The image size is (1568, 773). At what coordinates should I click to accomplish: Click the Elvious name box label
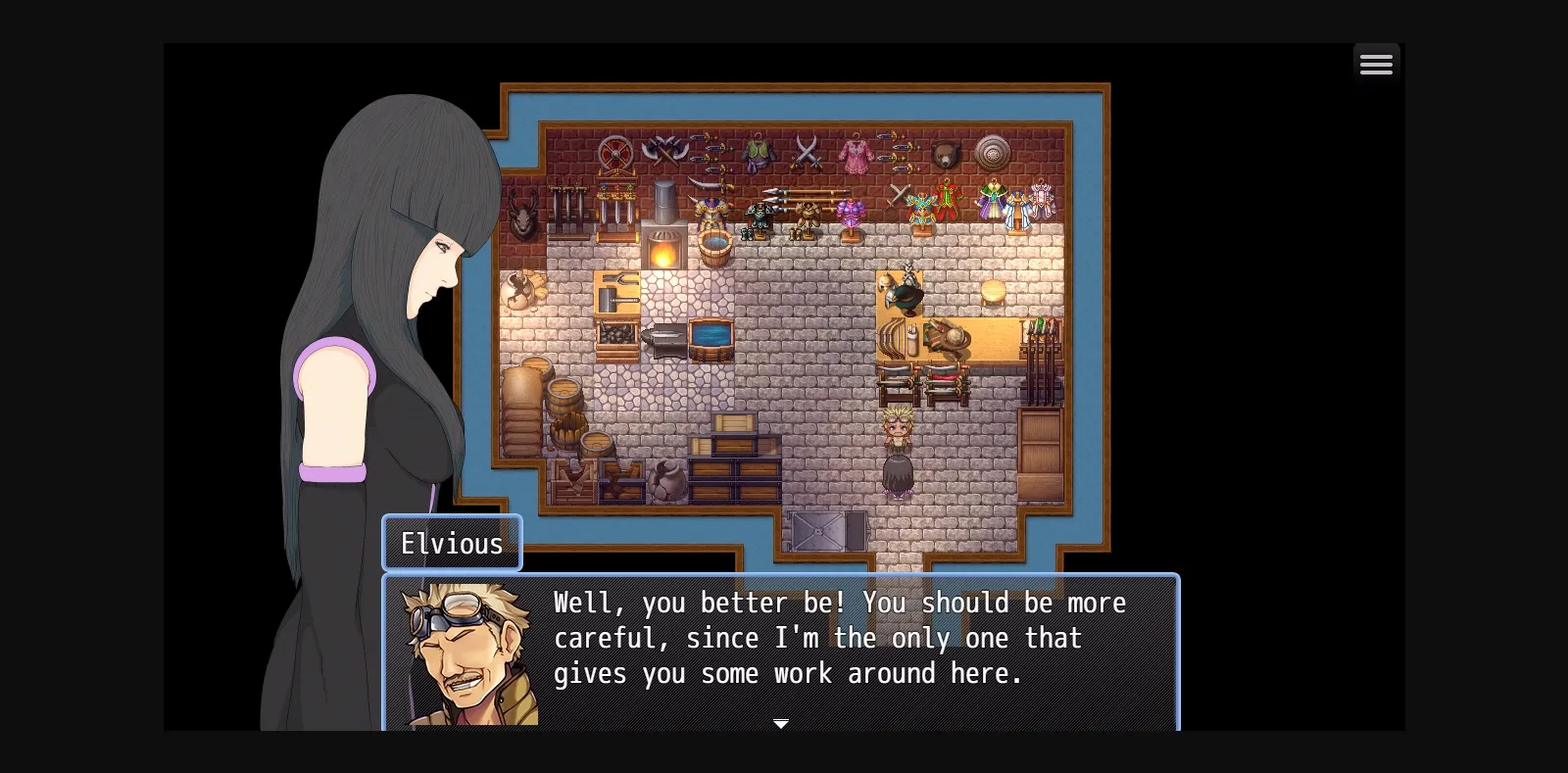point(452,544)
